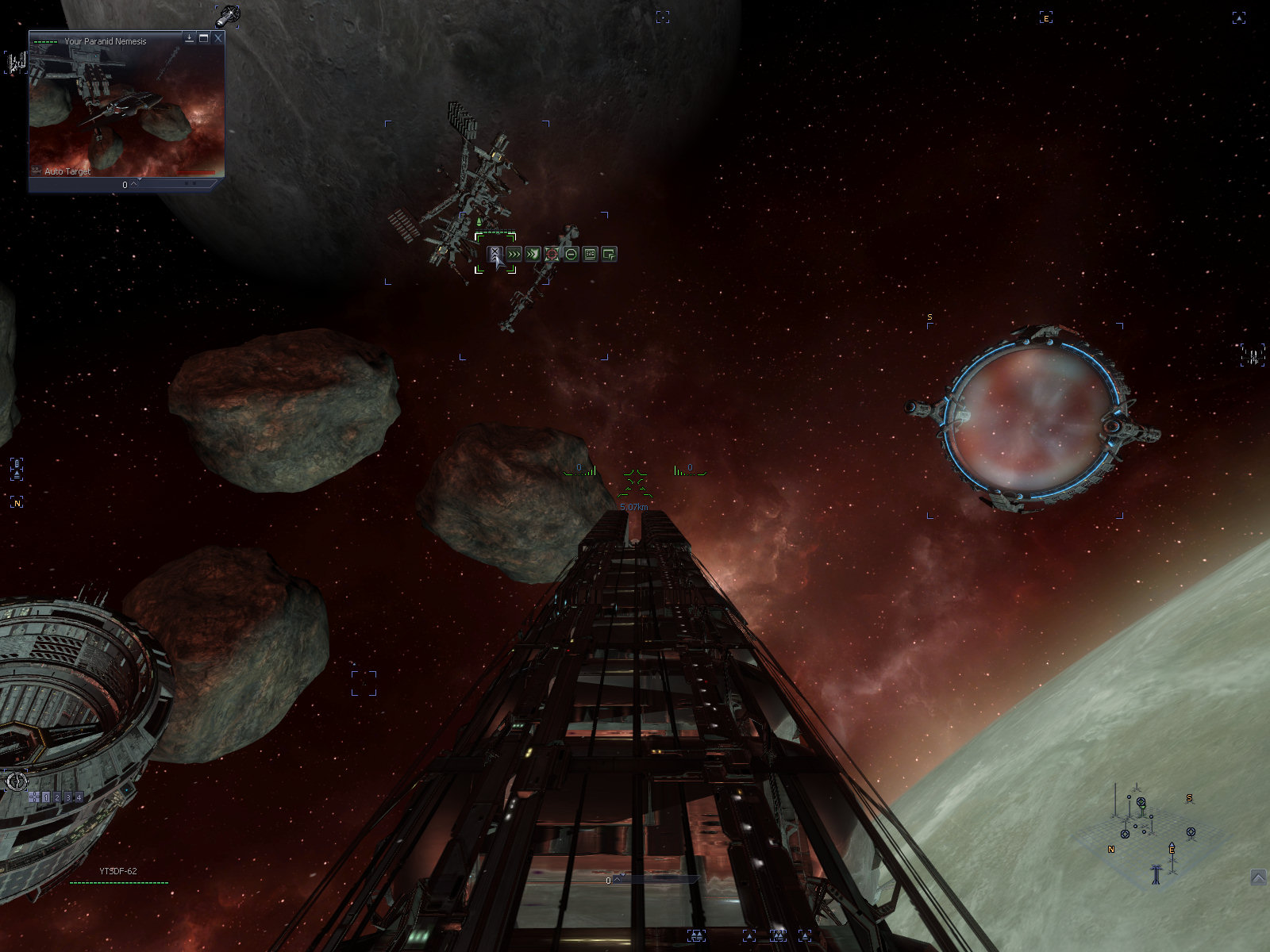Select the triple-chevron command icon
This screenshot has height=952, width=1270.
514,254
